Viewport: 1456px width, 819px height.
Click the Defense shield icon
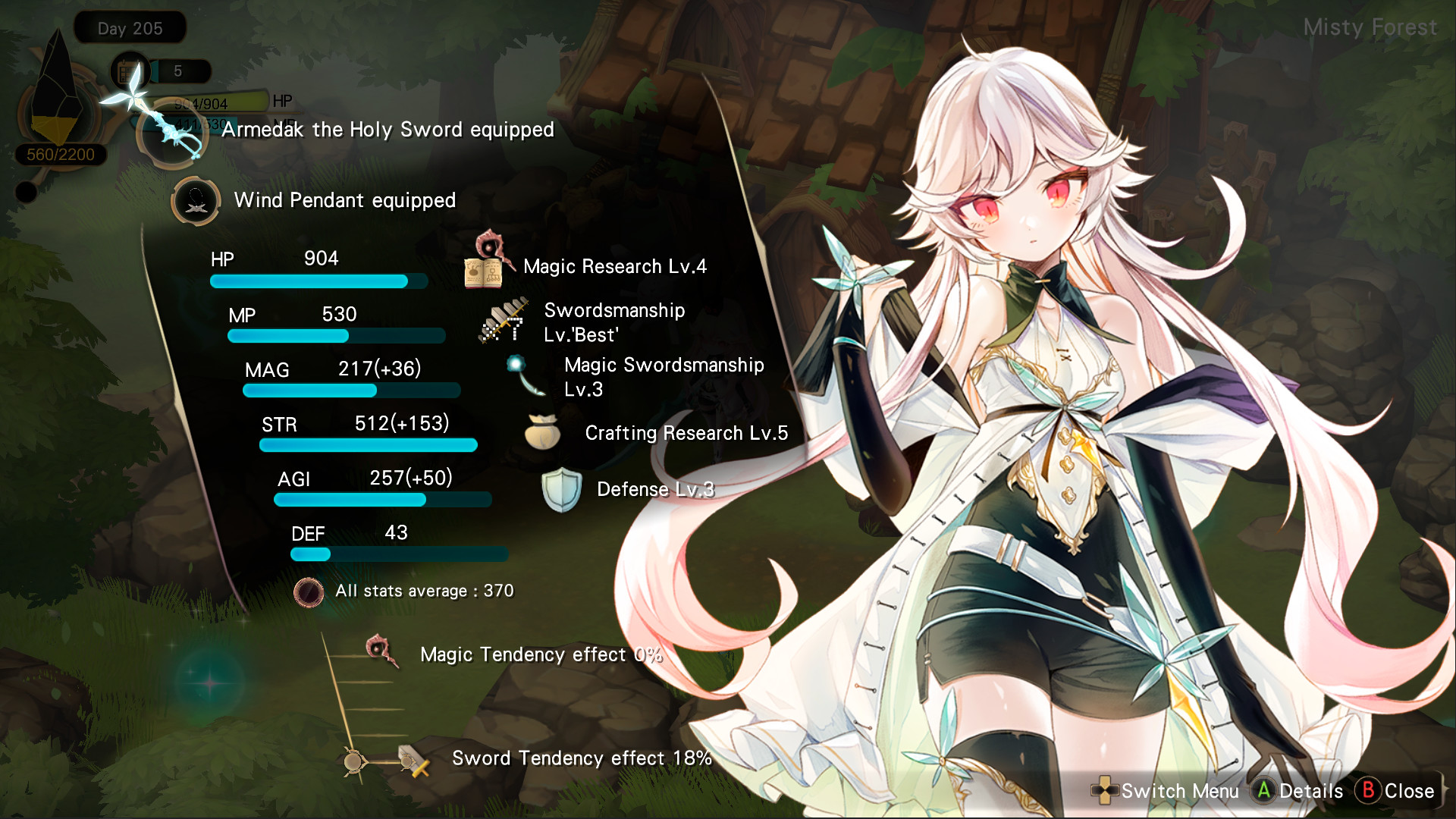[x=562, y=491]
